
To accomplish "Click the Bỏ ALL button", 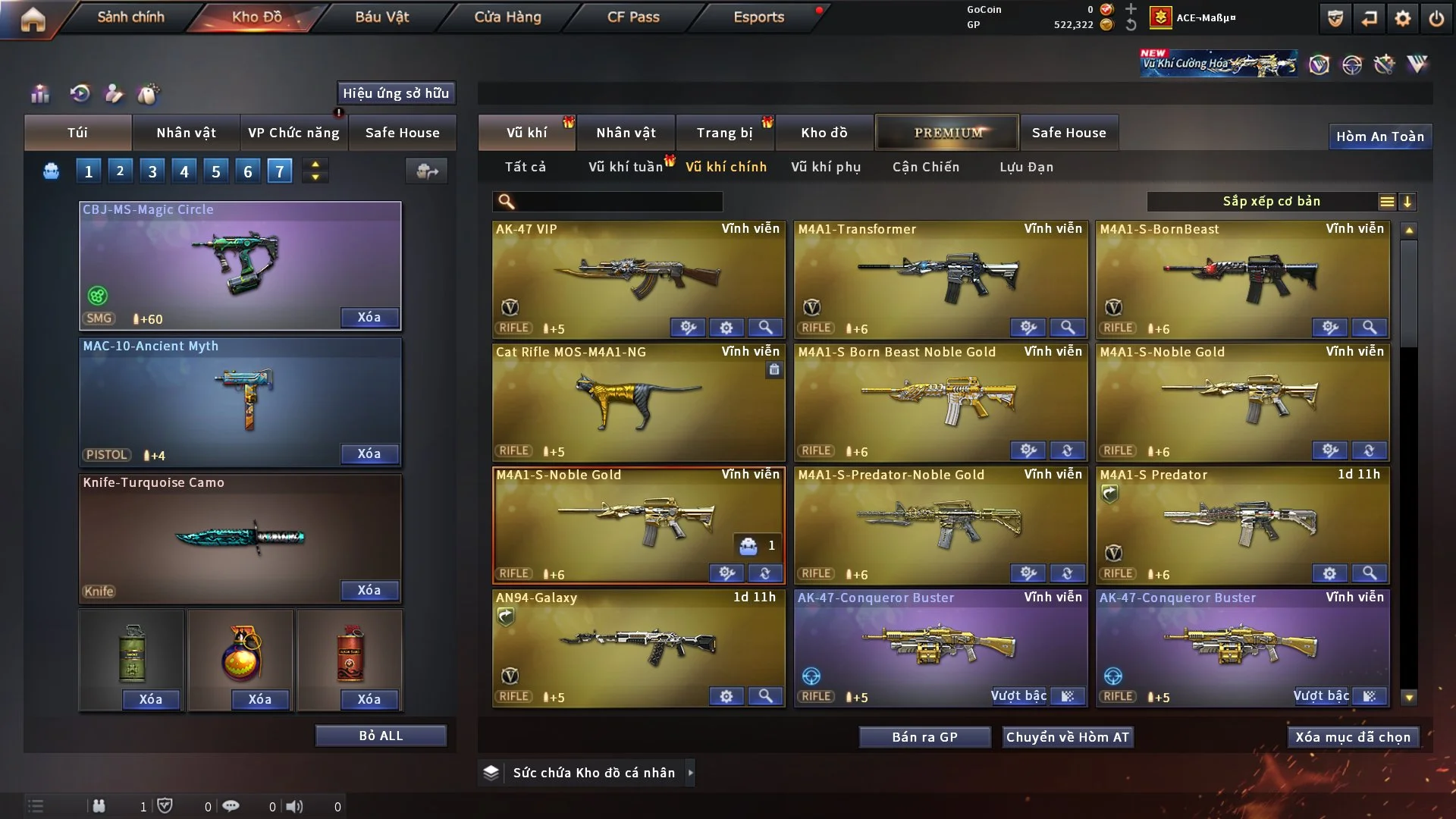I will click(x=381, y=736).
